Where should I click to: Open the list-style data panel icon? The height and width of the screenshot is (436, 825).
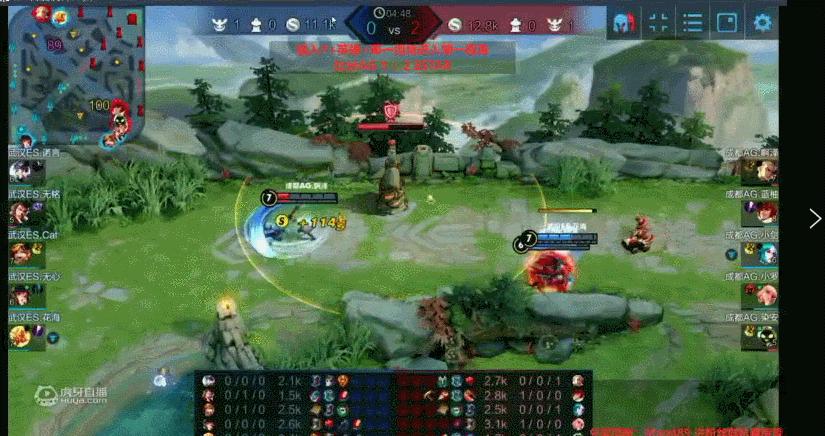(692, 23)
